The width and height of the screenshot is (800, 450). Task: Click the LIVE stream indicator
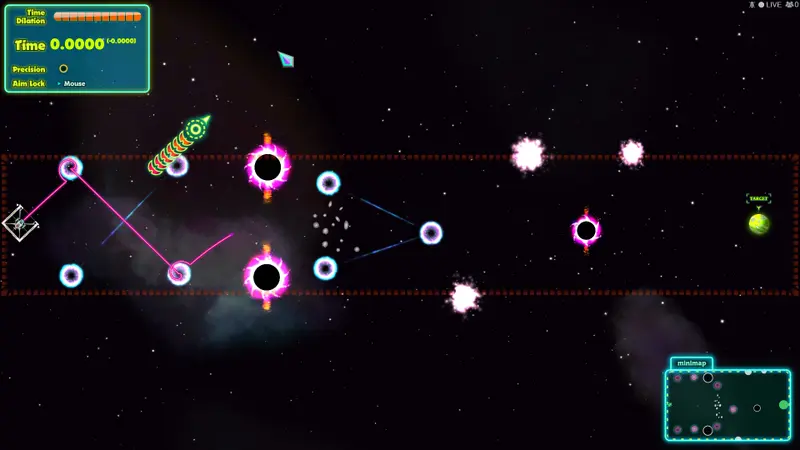pos(769,5)
